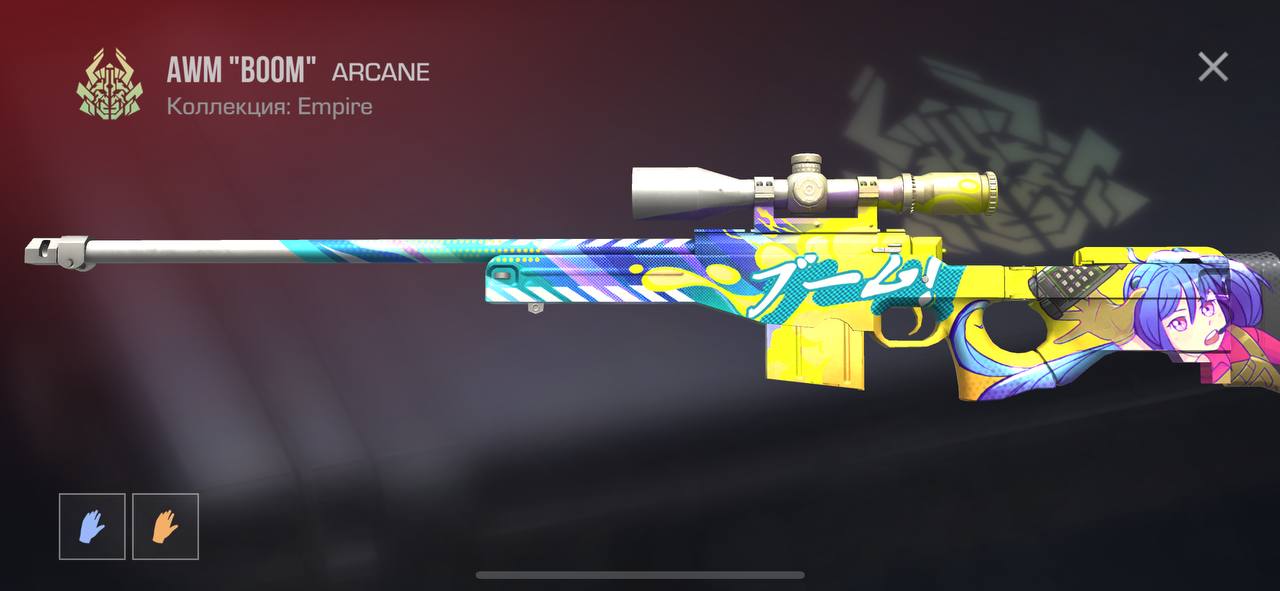Close the AWM skin preview
The width and height of the screenshot is (1280, 591).
pyautogui.click(x=1213, y=67)
